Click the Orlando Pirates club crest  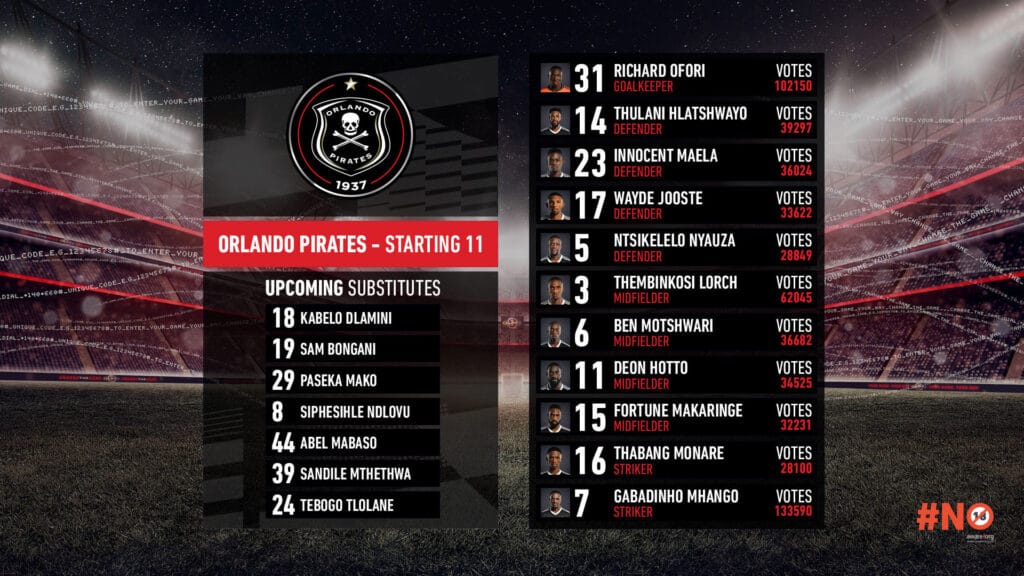(350, 133)
